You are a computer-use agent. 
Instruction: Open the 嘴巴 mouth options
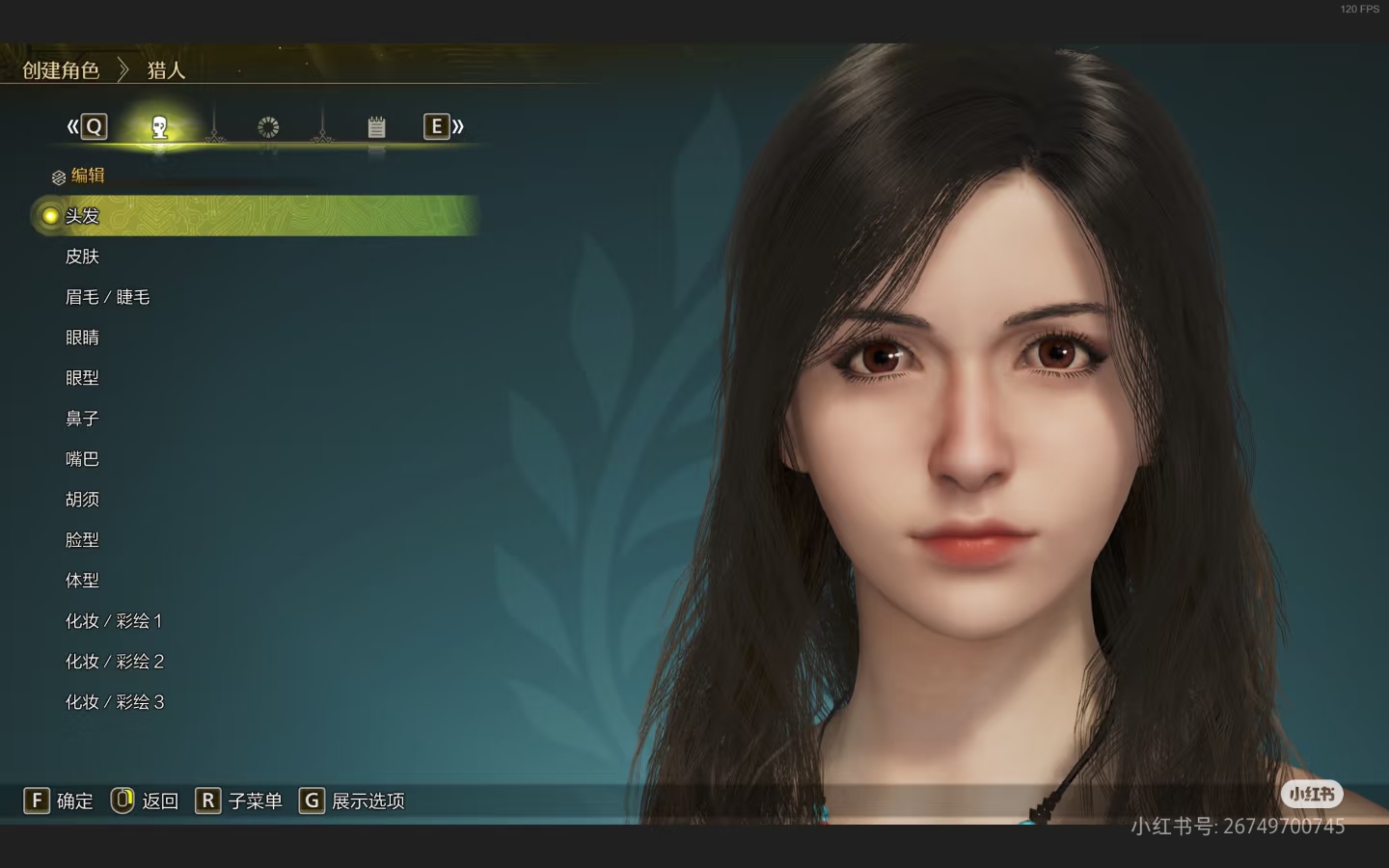(83, 459)
